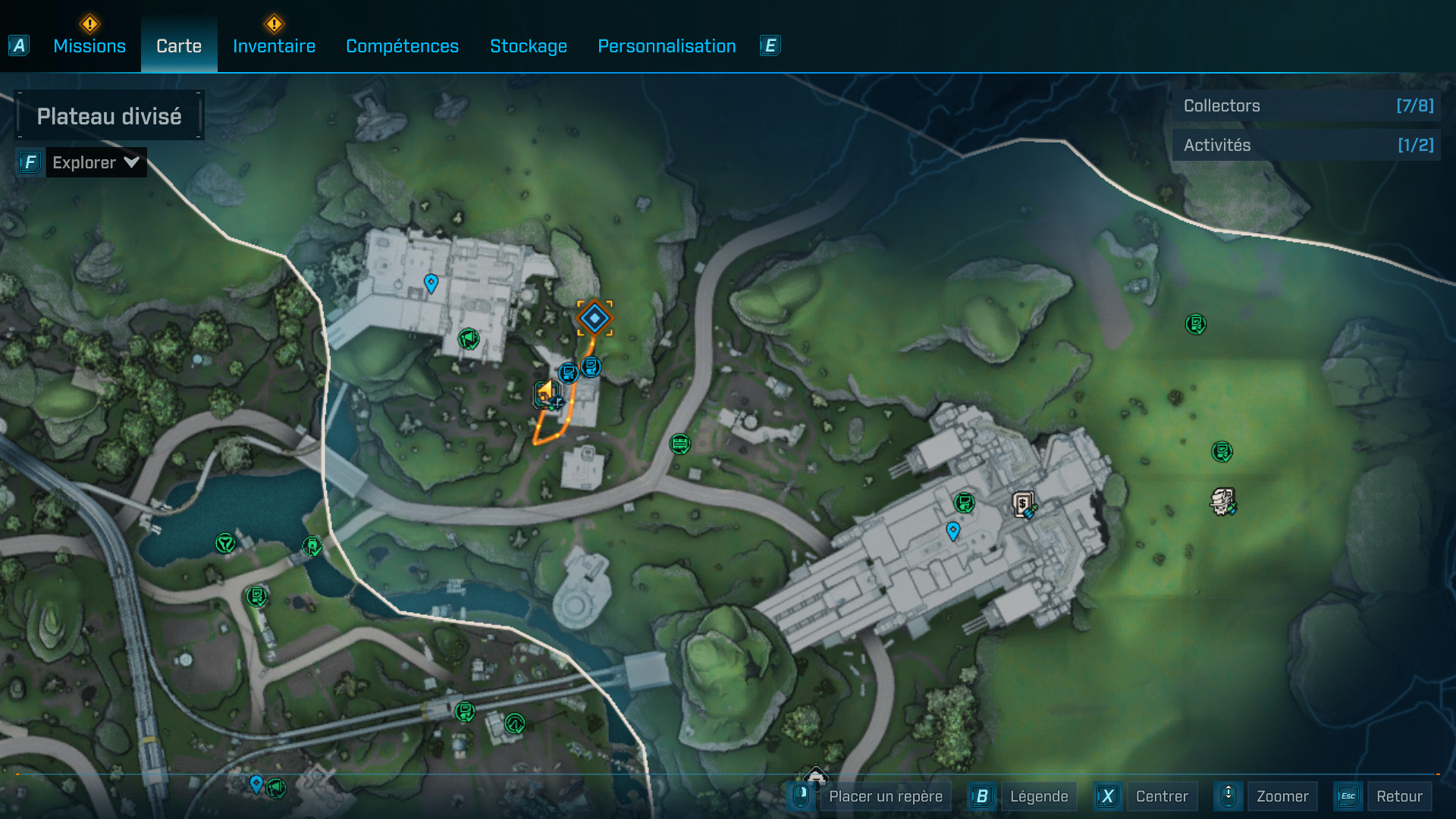Open the Stockage tab

click(529, 46)
